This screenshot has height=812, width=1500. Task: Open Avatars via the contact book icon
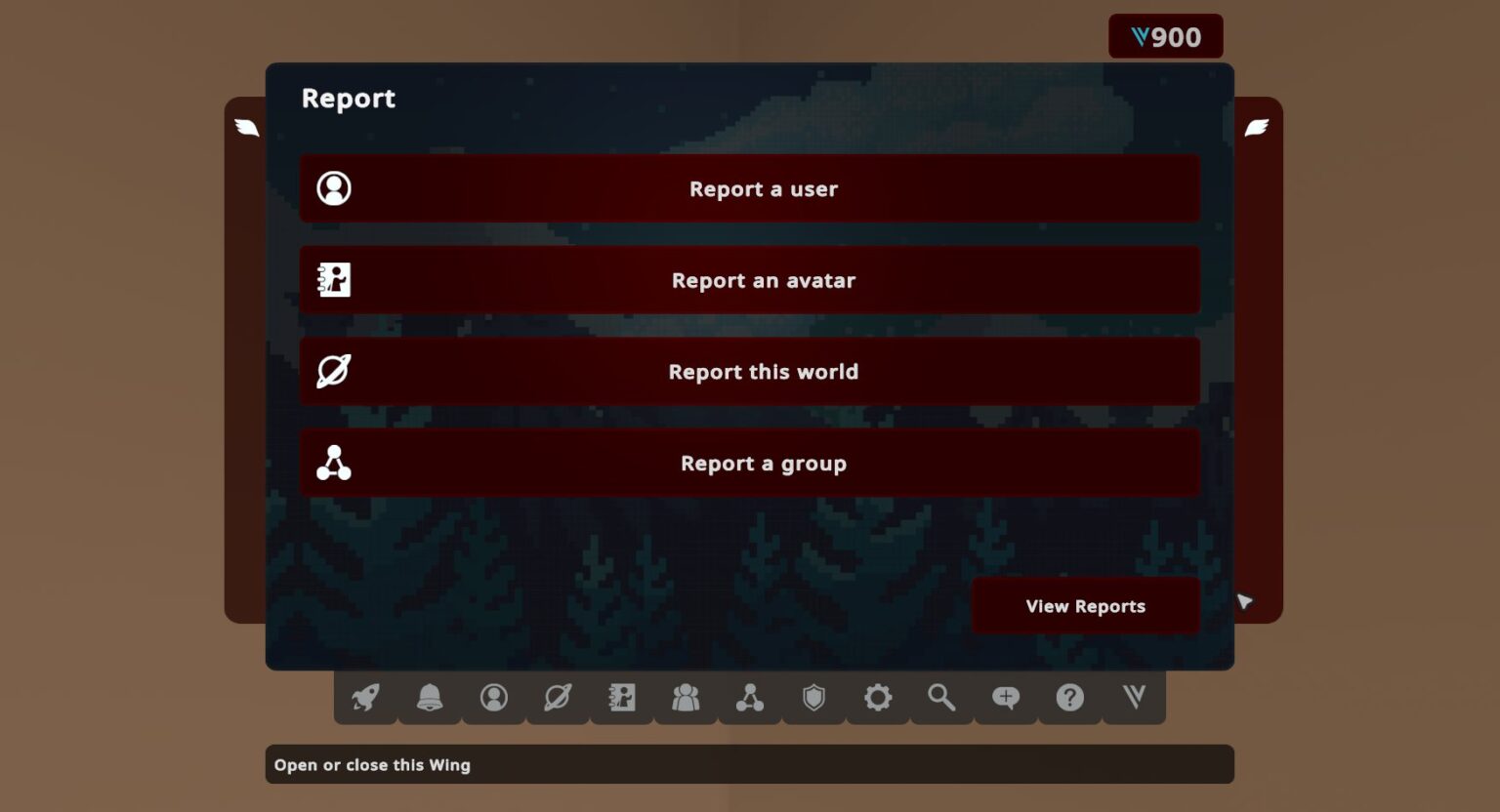coord(622,698)
